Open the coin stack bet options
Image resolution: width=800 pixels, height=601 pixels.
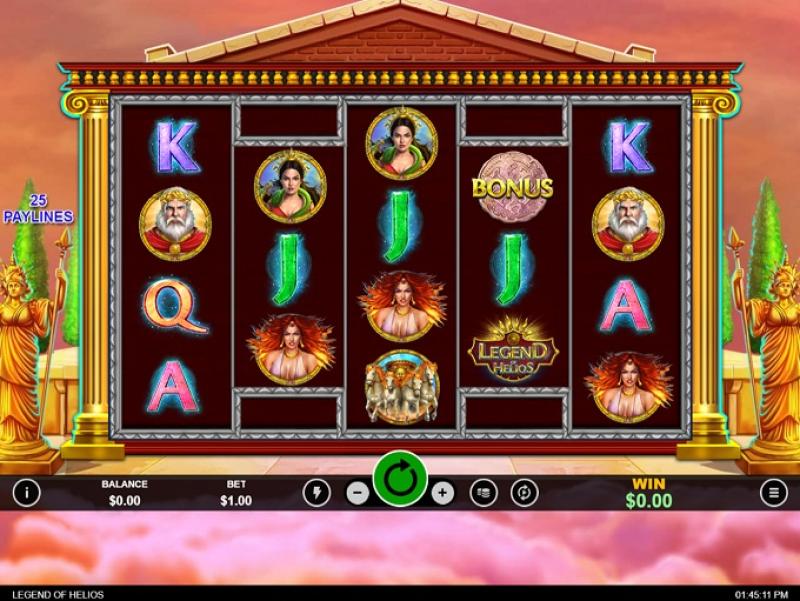point(484,492)
